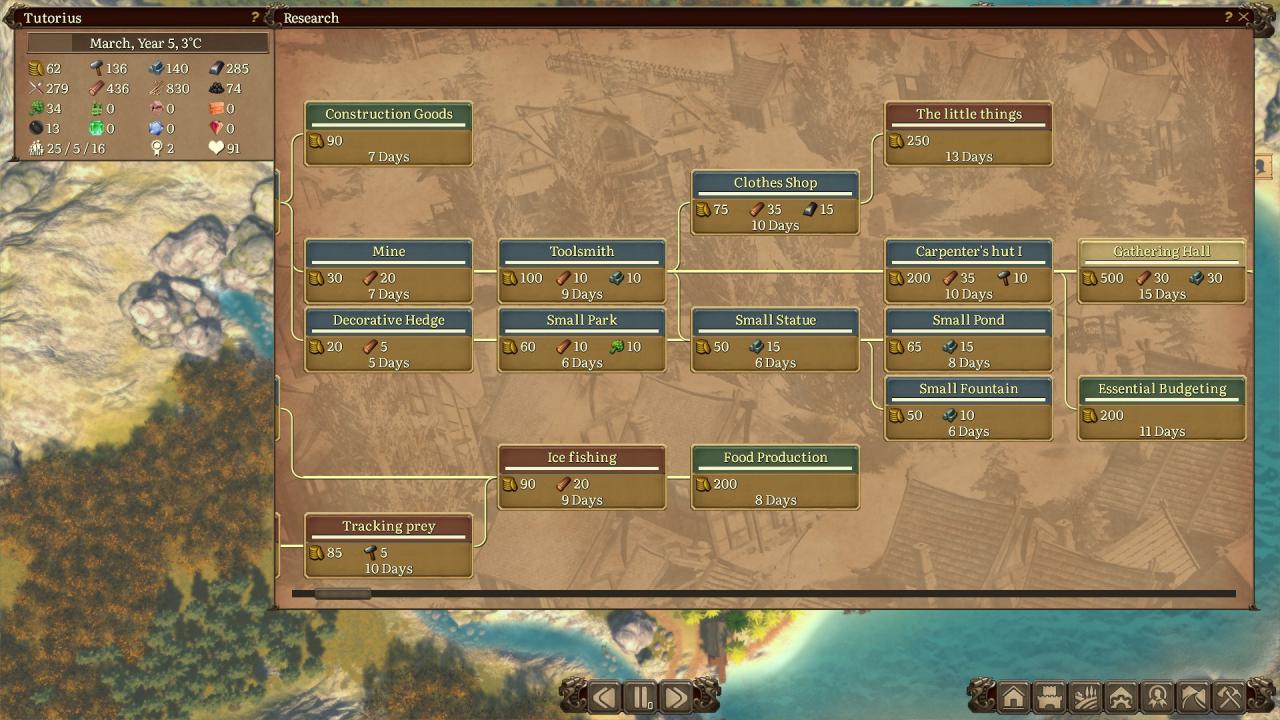The height and width of the screenshot is (720, 1280).
Task: Choose the Ice fishing research
Action: click(582, 477)
